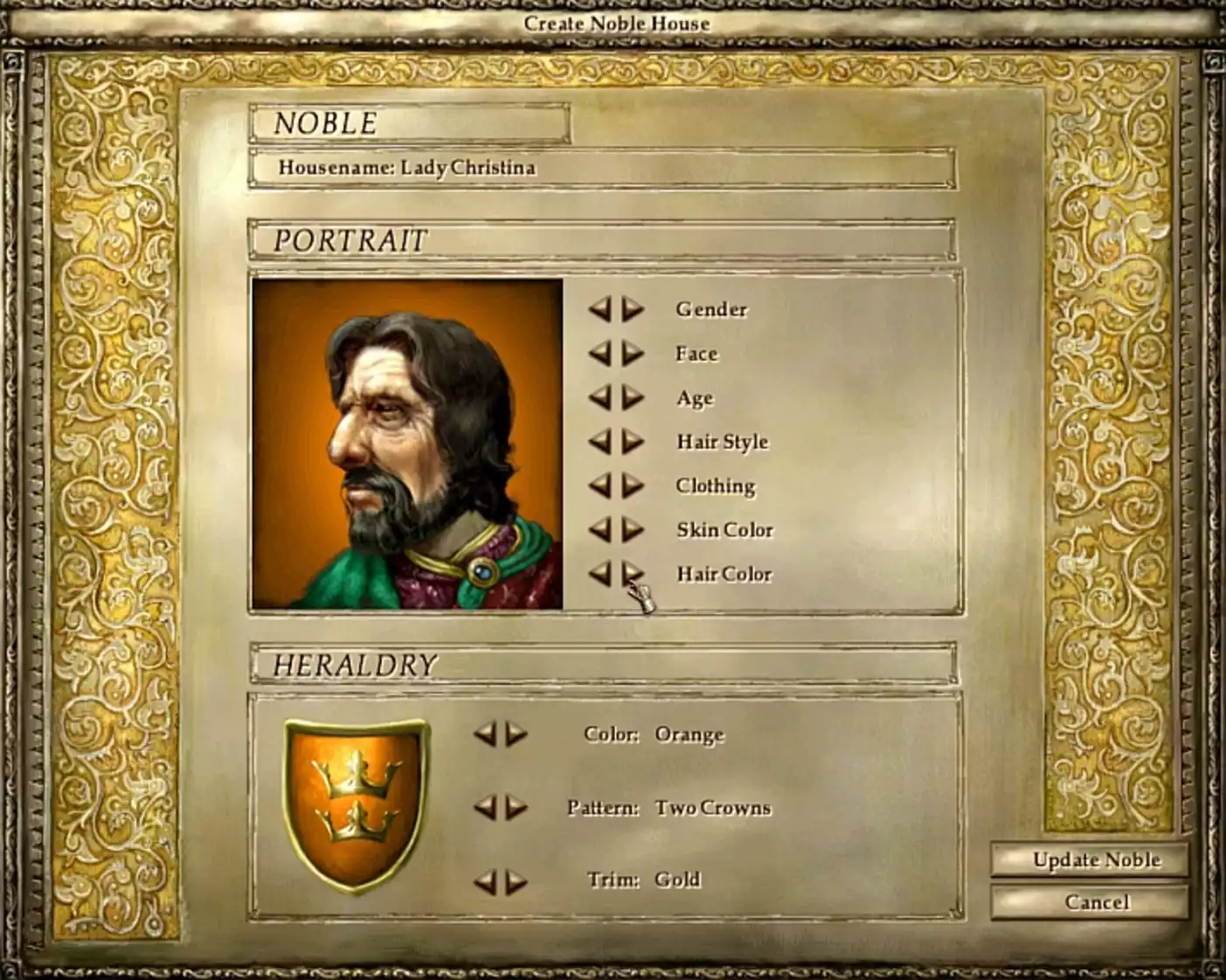Change Hair Color with the right arrow
The height and width of the screenshot is (980, 1226).
click(x=631, y=574)
